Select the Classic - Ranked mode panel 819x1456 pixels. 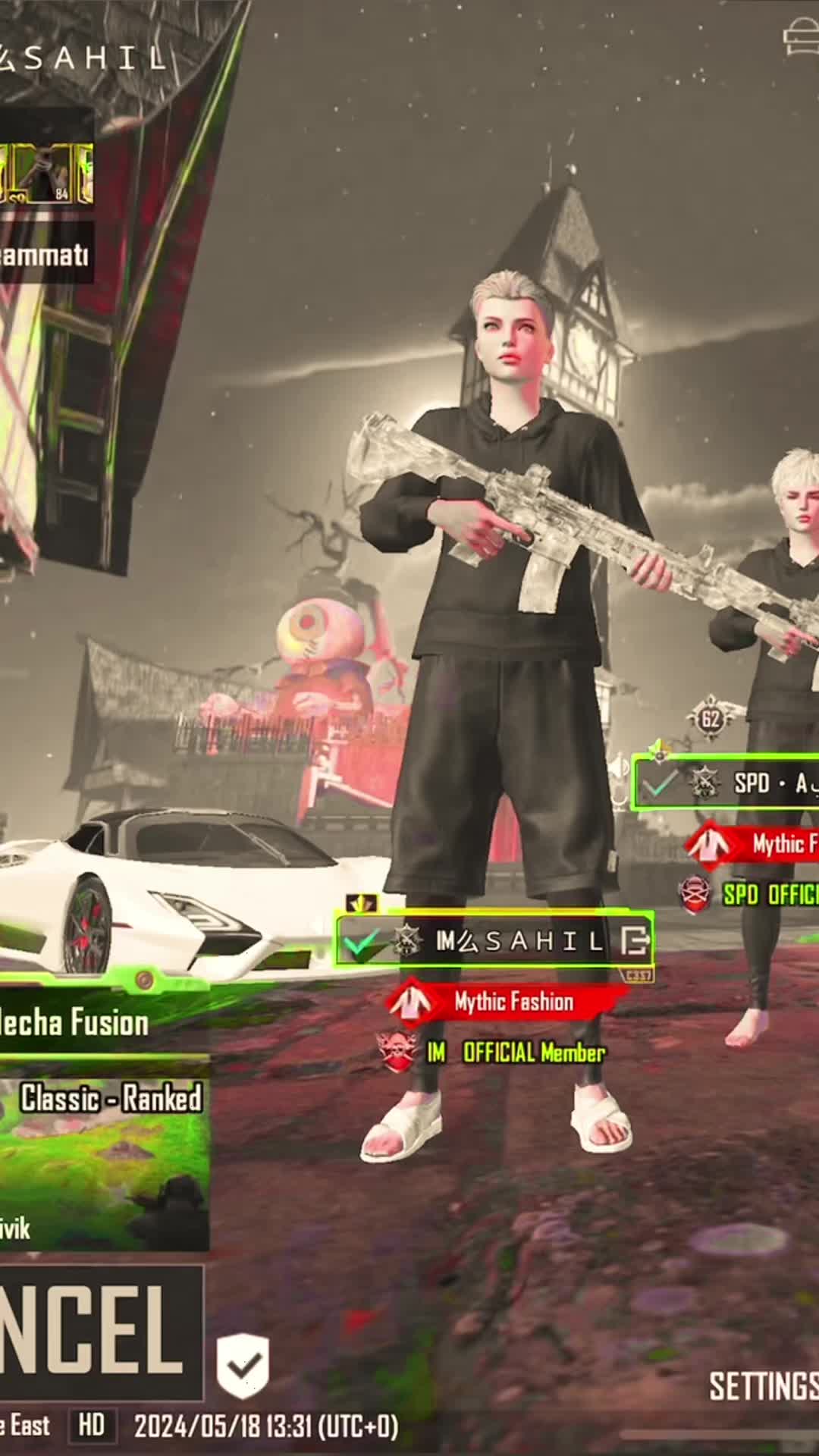pyautogui.click(x=106, y=1153)
